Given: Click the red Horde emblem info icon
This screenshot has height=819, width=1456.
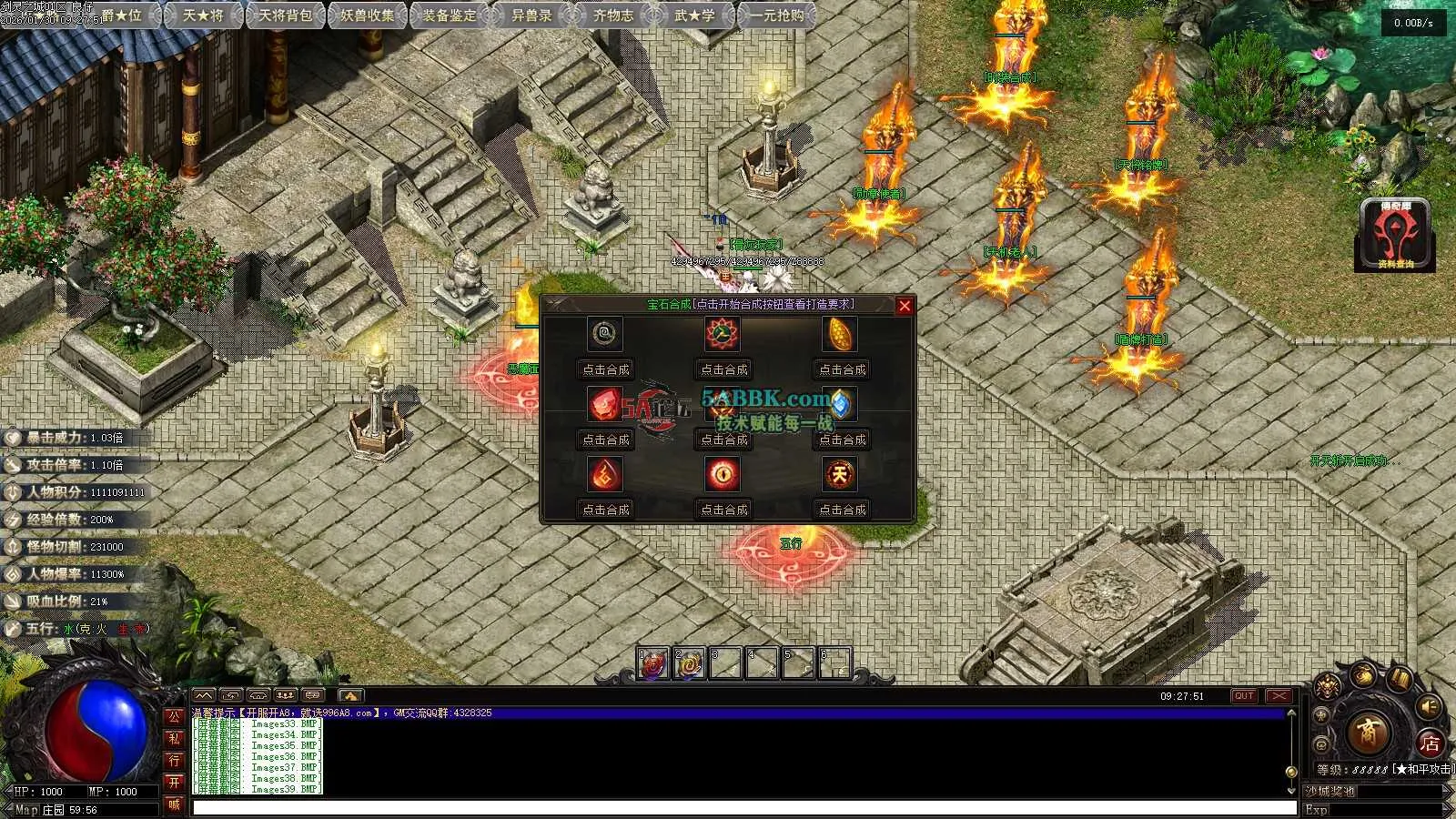Looking at the screenshot, I should pos(1395,235).
